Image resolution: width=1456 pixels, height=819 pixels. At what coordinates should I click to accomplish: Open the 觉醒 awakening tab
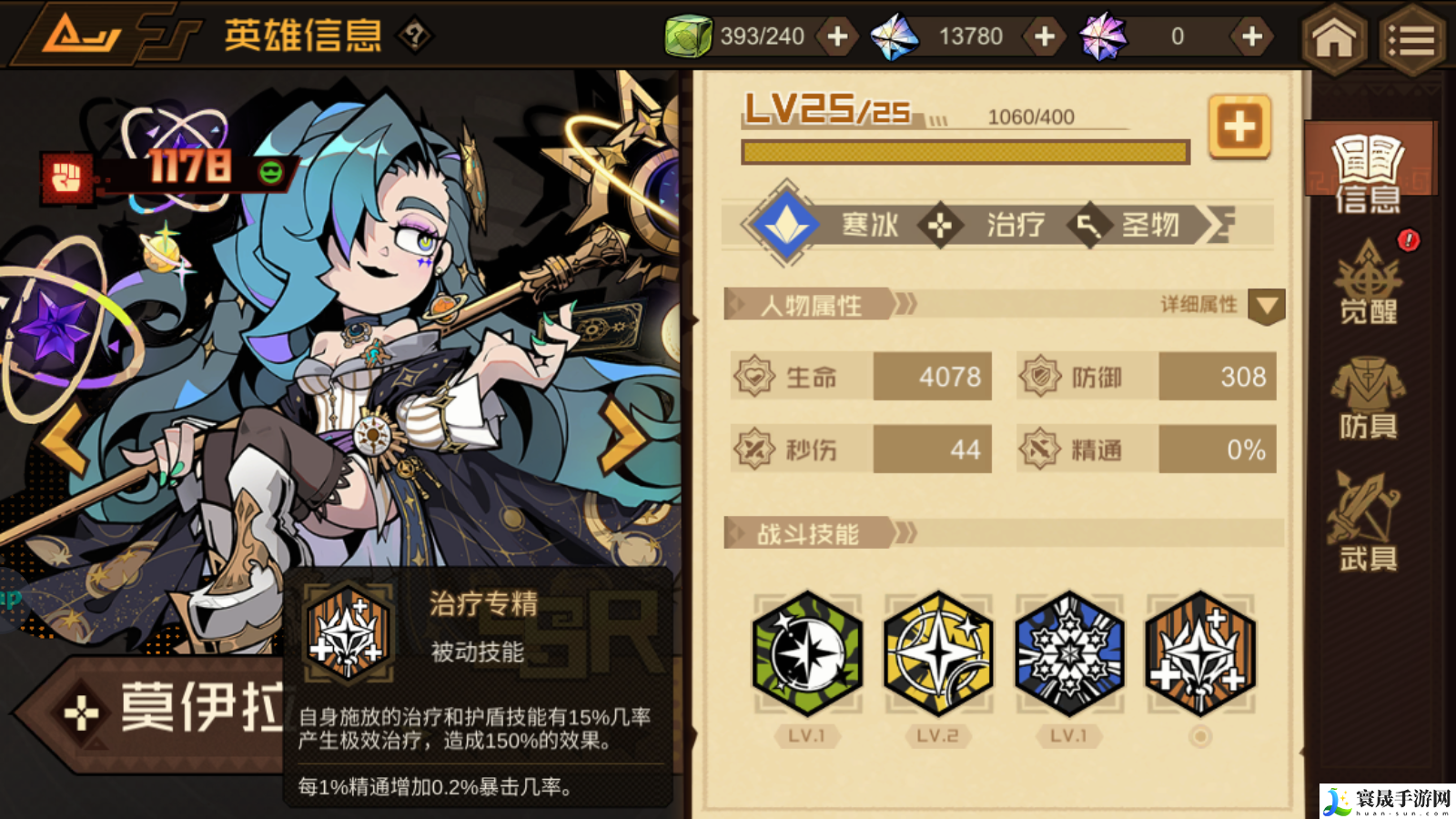coord(1368,284)
